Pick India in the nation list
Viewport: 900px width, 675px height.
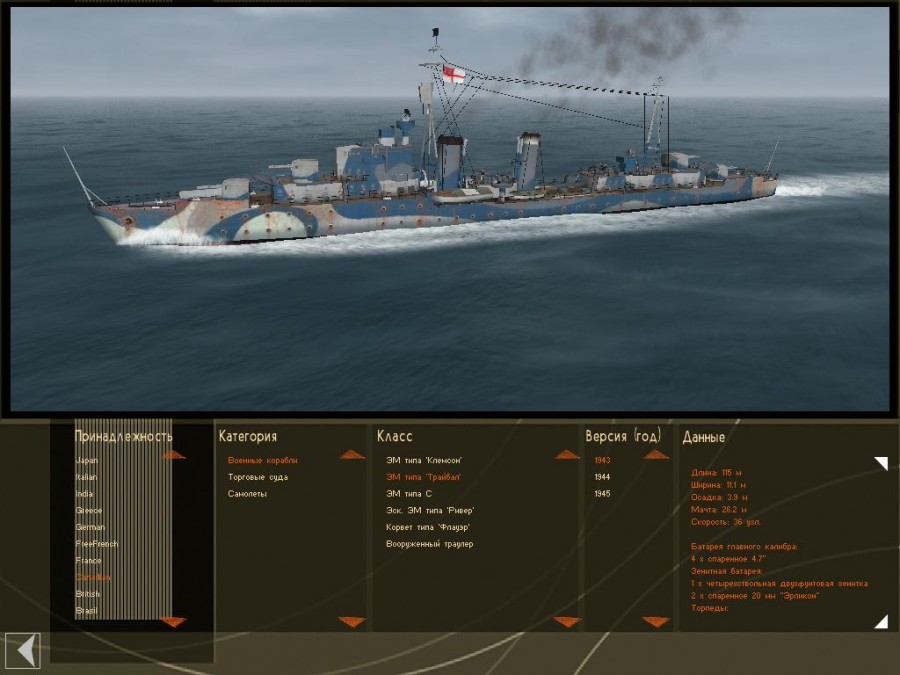pyautogui.click(x=84, y=494)
